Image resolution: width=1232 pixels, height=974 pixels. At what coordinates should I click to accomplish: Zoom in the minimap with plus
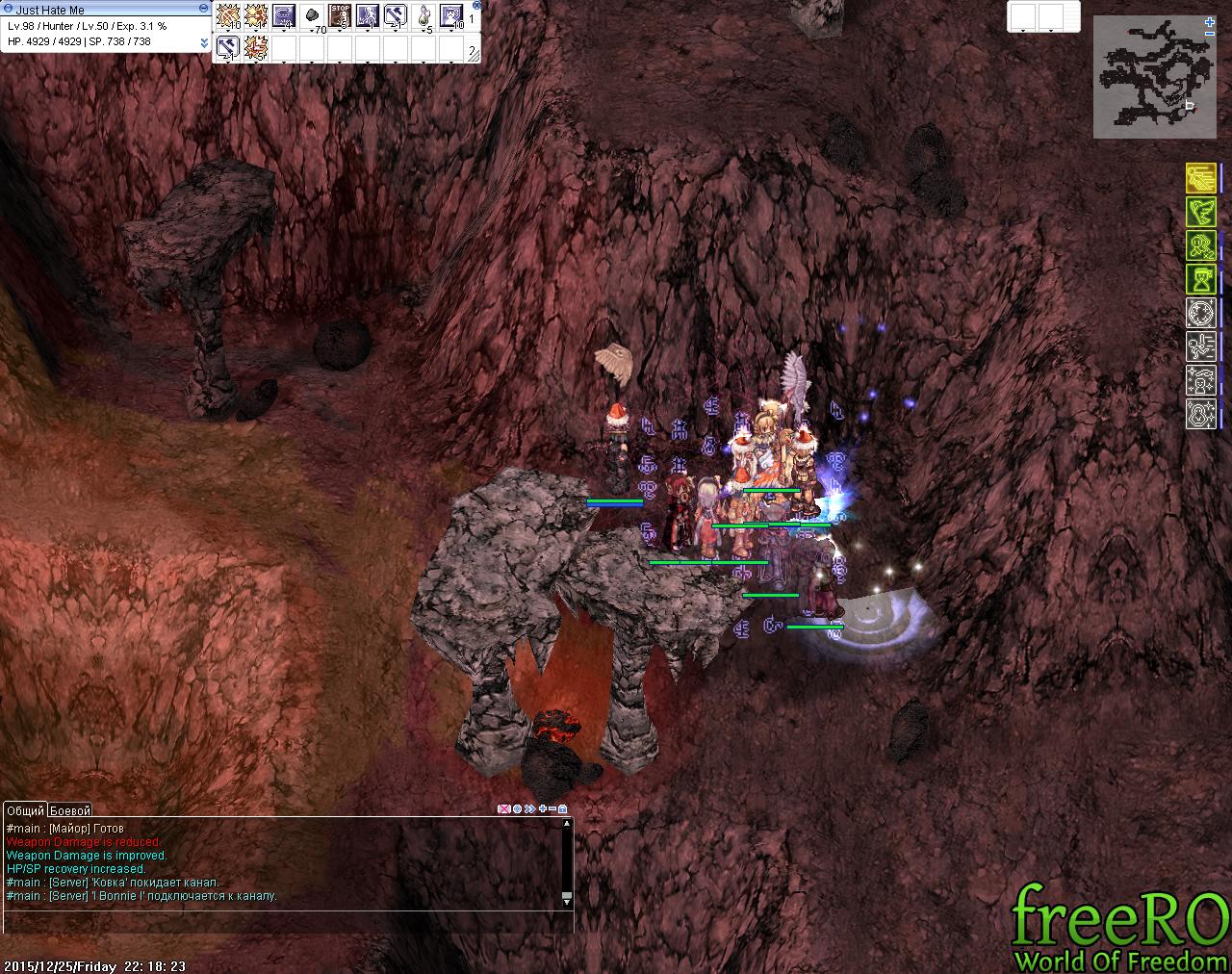pos(1210,21)
